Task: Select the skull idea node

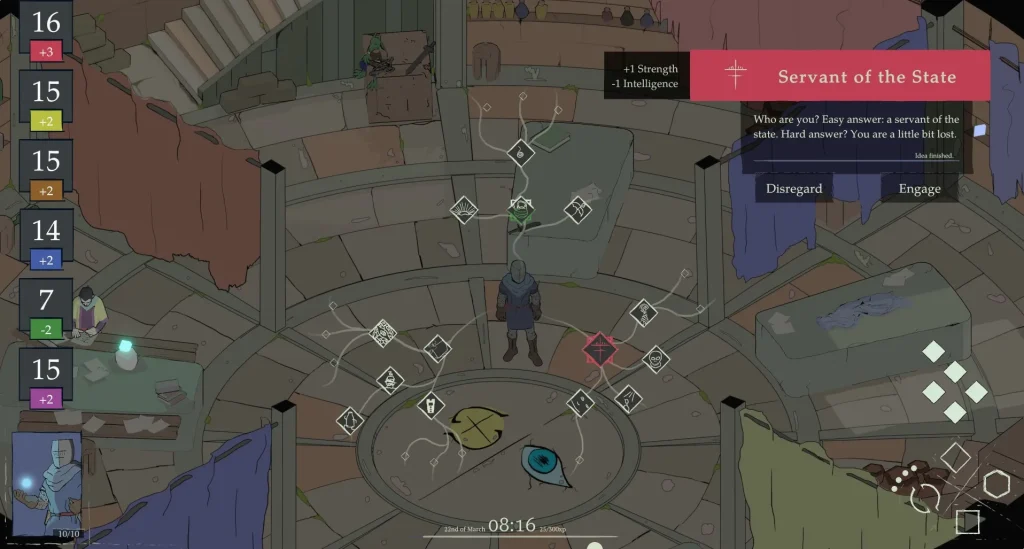Action: [x=654, y=356]
